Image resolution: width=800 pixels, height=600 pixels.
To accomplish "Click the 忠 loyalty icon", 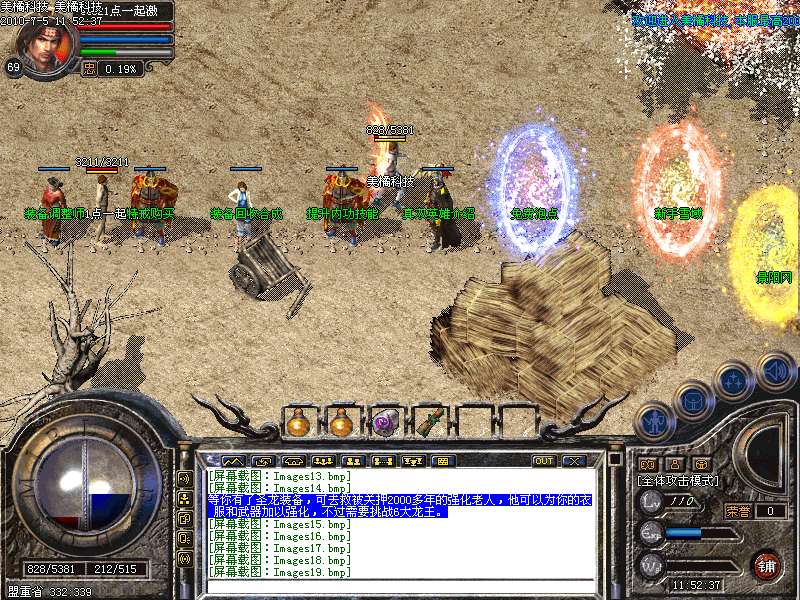I will pos(89,69).
